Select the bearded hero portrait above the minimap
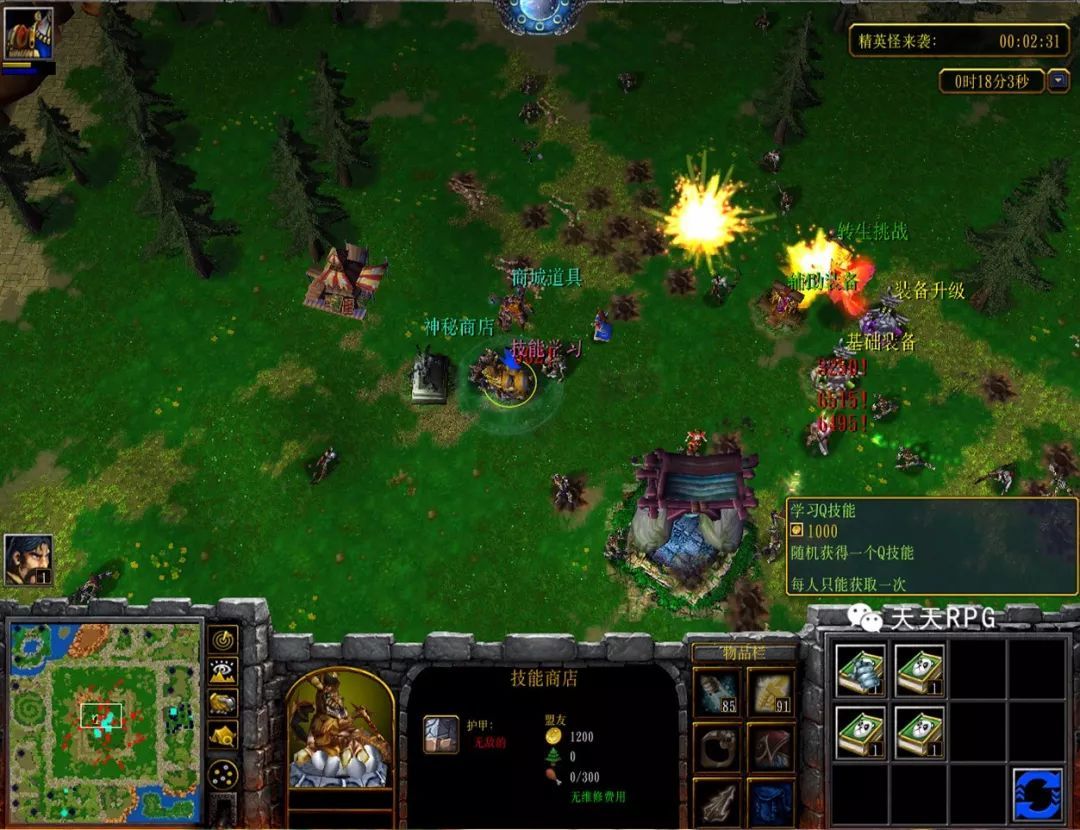Screen dimensions: 1080x830 [28, 560]
